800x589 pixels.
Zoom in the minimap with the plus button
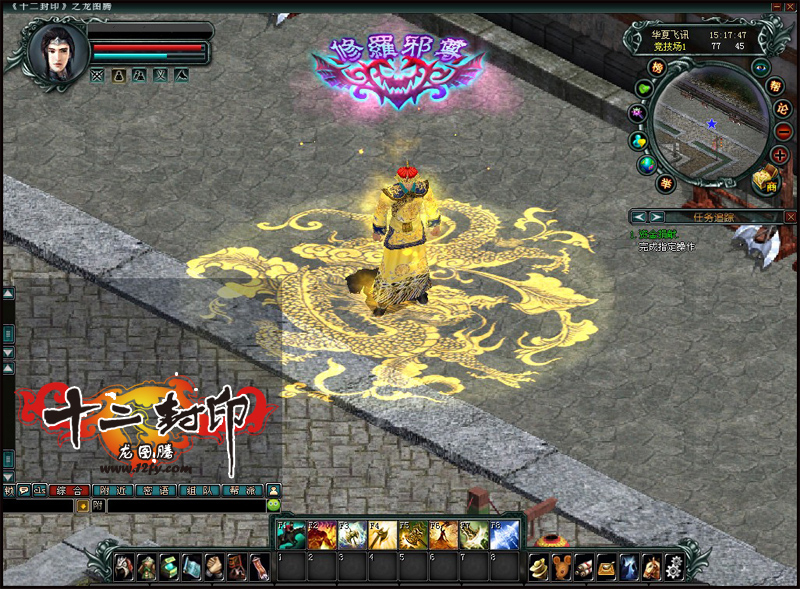780,154
